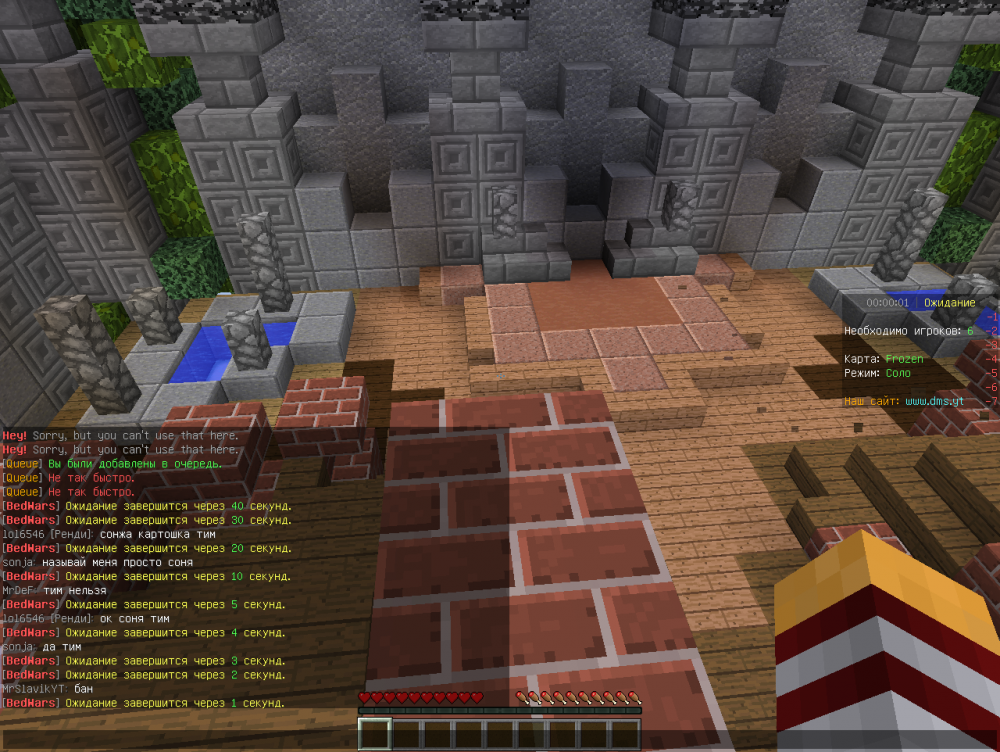Click MrSlavikYT's name in chat
Screen dimensions: 1000x752
tap(36, 689)
